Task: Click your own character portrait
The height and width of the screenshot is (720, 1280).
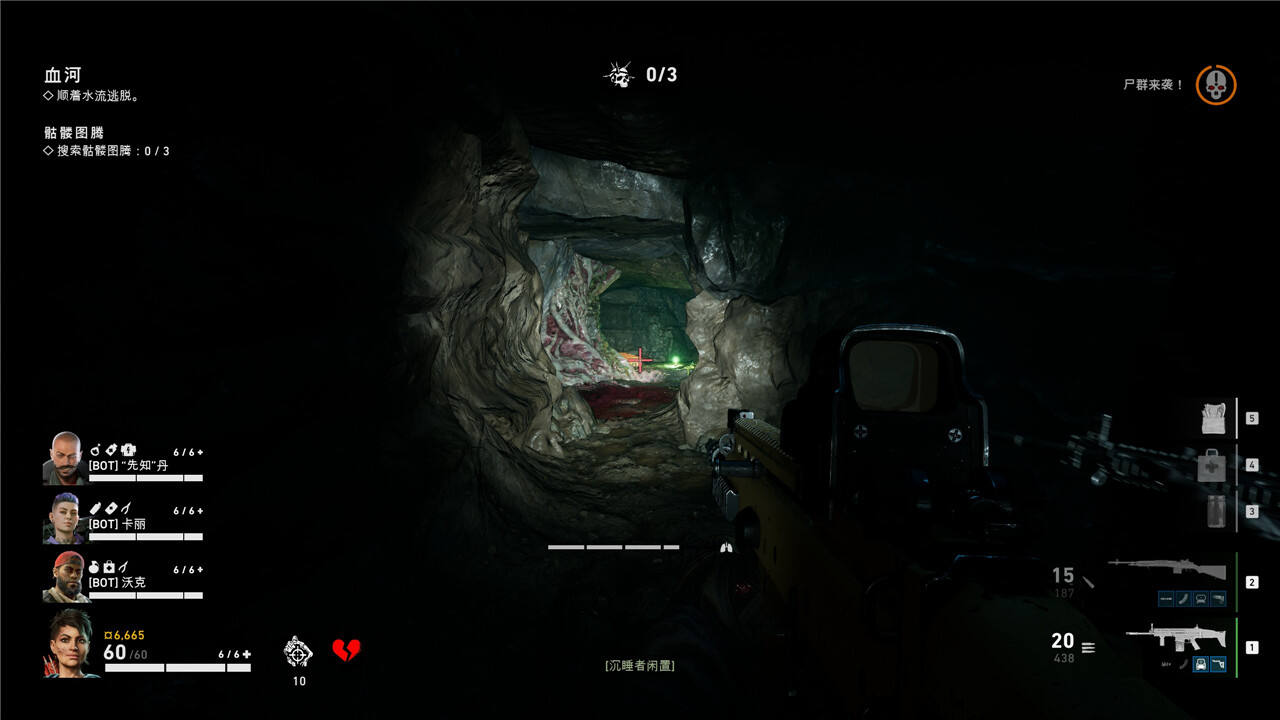Action: [x=70, y=643]
